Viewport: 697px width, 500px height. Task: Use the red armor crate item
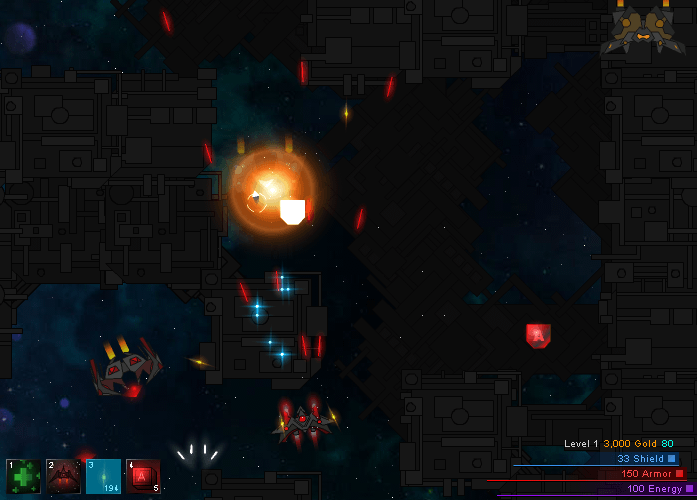pos(142,476)
